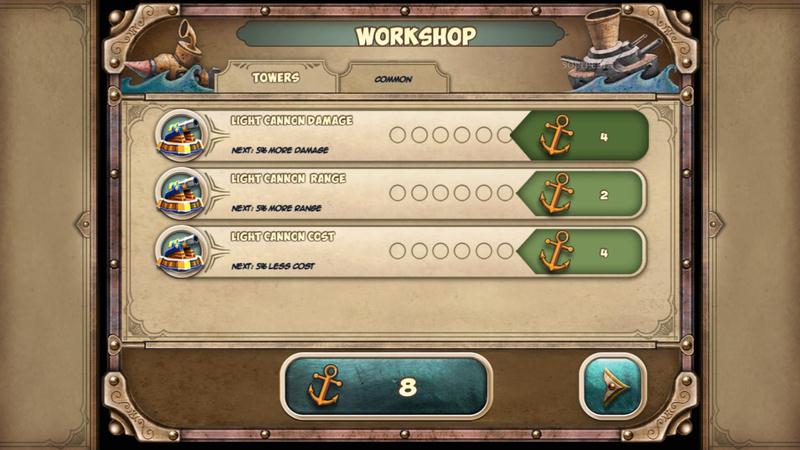Buy Light Cannon Damage upgrade for 4 anchors
Image resolution: width=800 pixels, height=450 pixels.
[x=583, y=136]
